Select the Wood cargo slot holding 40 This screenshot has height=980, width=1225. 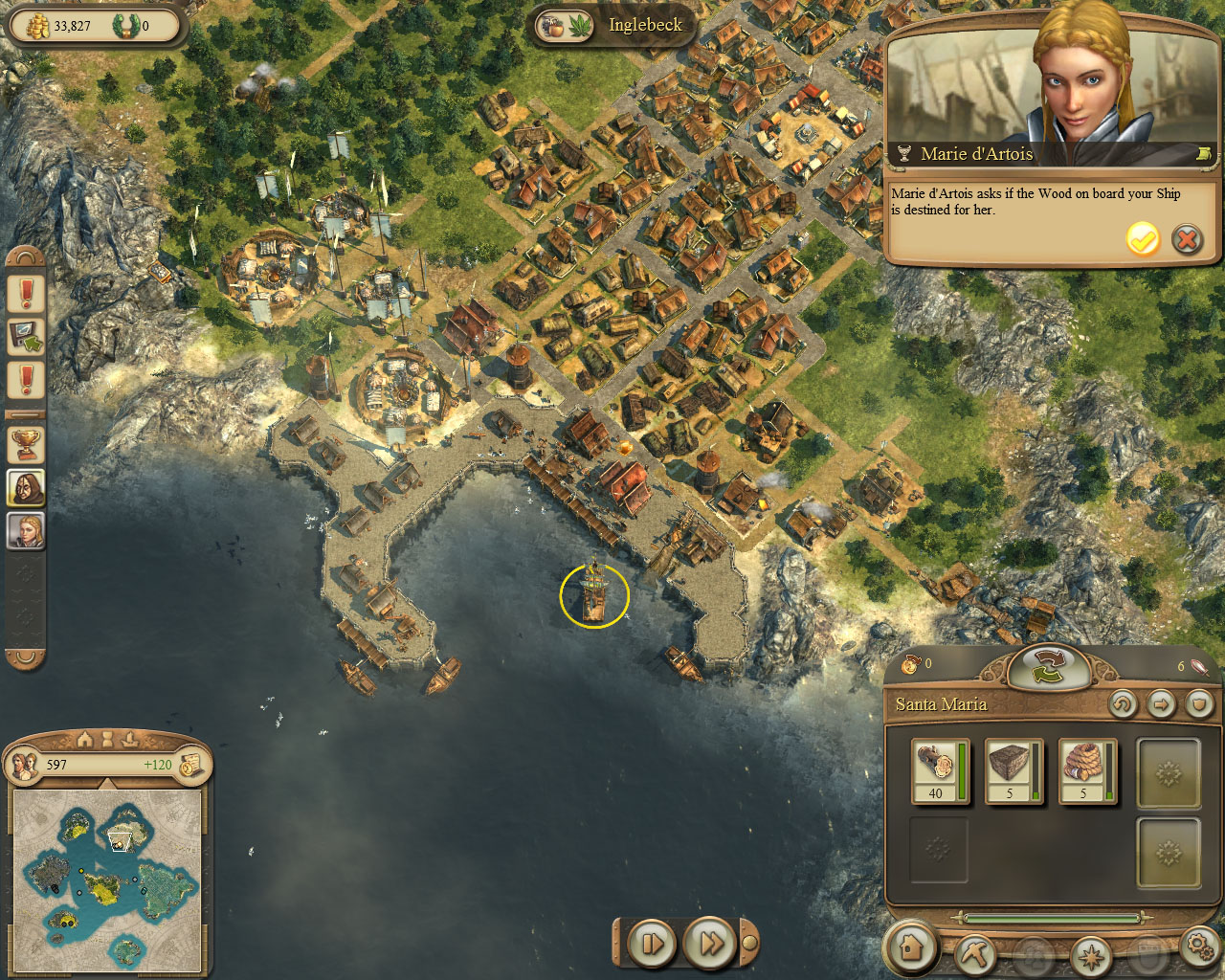pyautogui.click(x=940, y=771)
